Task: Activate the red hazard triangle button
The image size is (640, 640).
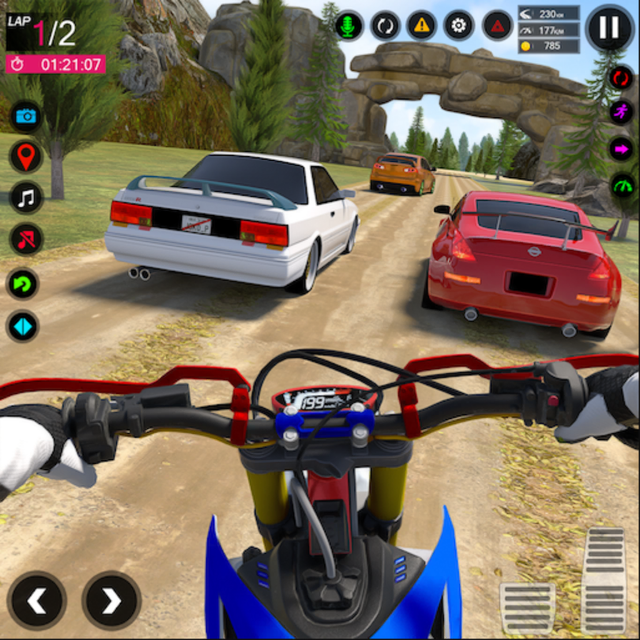Action: click(x=496, y=25)
